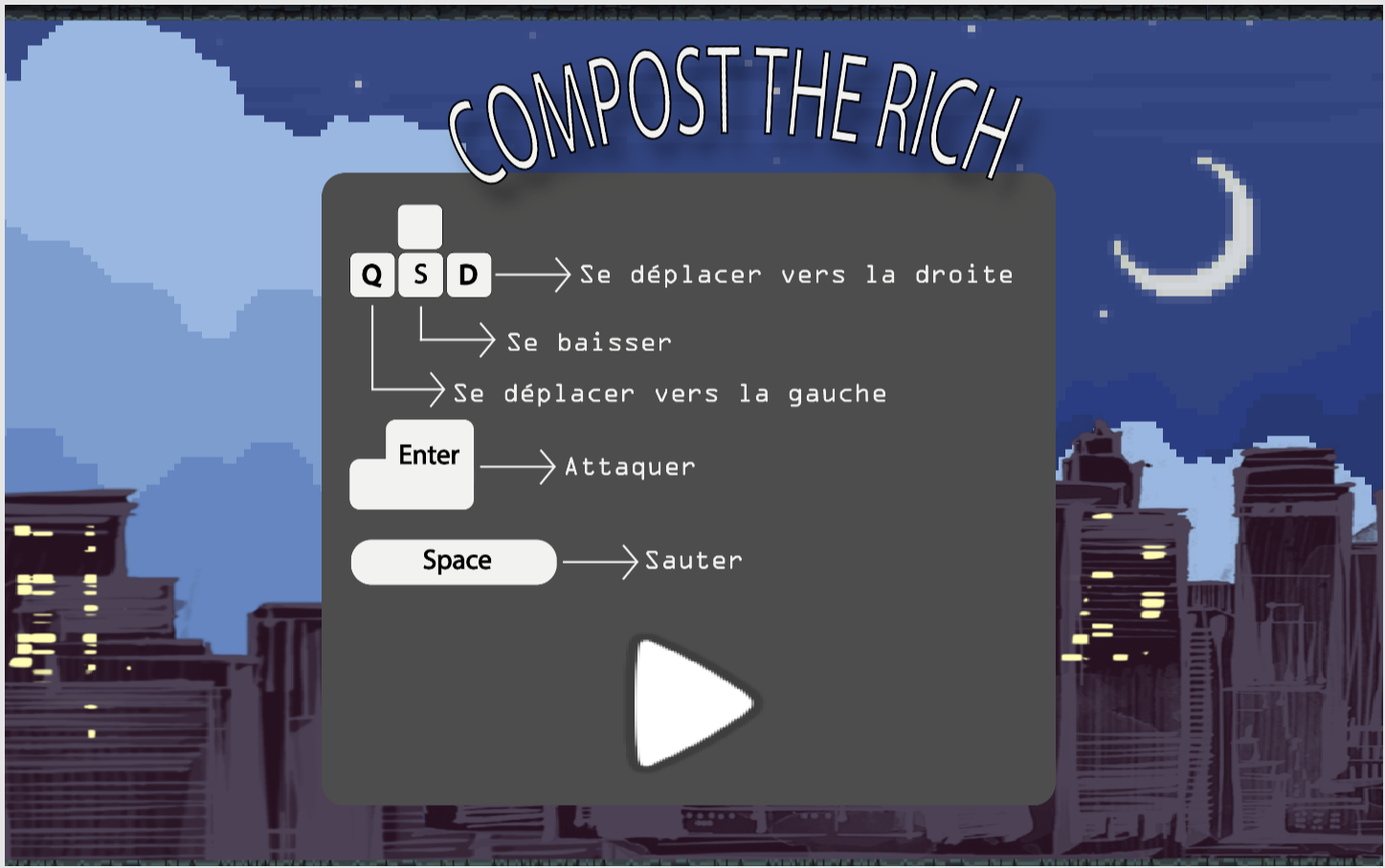Click the 'Sauter' label
The height and width of the screenshot is (868, 1385).
[693, 561]
